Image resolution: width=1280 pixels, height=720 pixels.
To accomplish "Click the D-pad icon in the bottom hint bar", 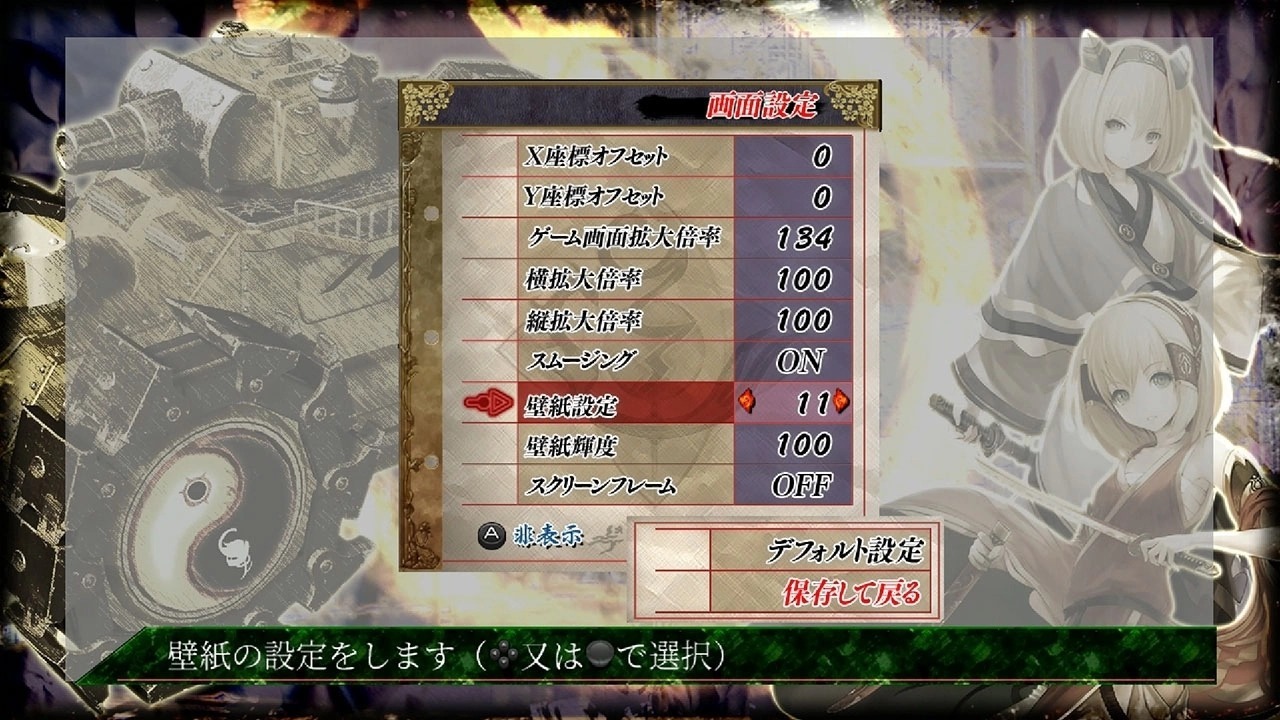I will click(x=502, y=656).
